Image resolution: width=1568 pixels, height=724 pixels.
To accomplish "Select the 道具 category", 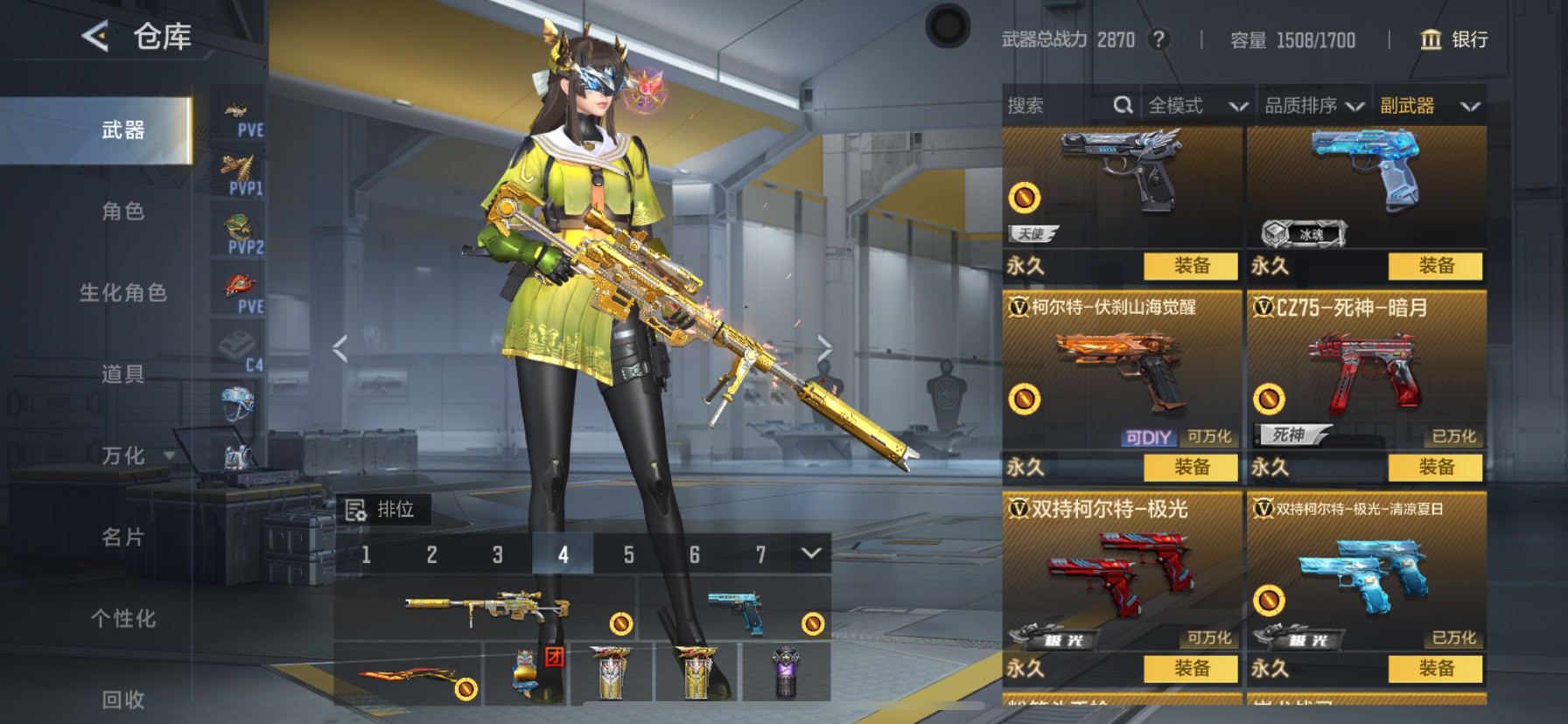I will tap(122, 374).
